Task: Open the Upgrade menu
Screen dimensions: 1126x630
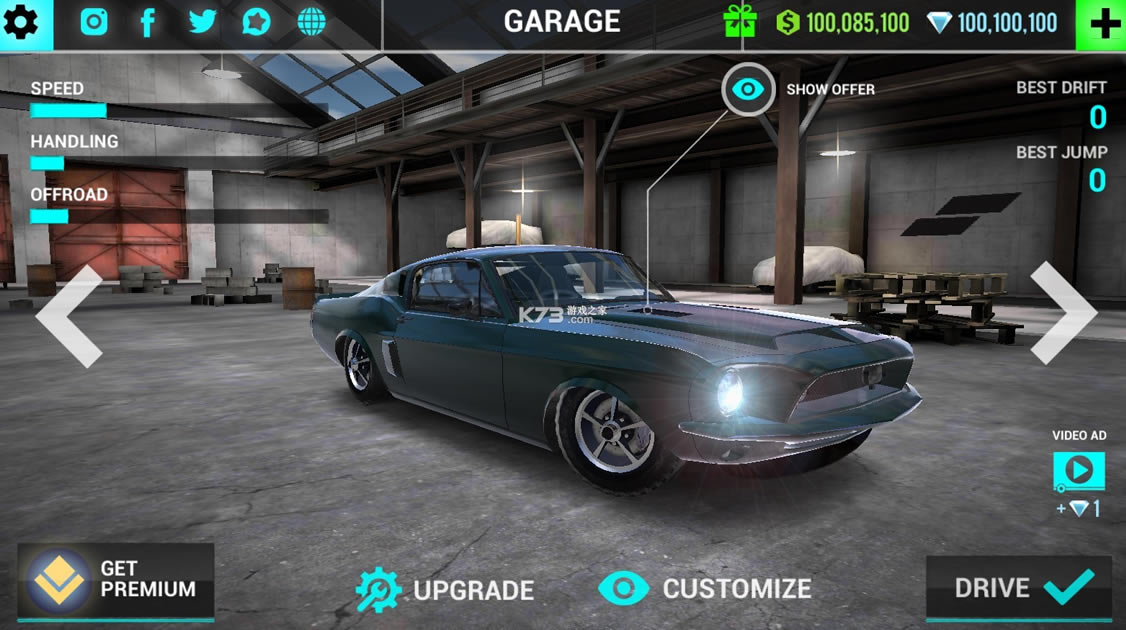Action: (445, 589)
